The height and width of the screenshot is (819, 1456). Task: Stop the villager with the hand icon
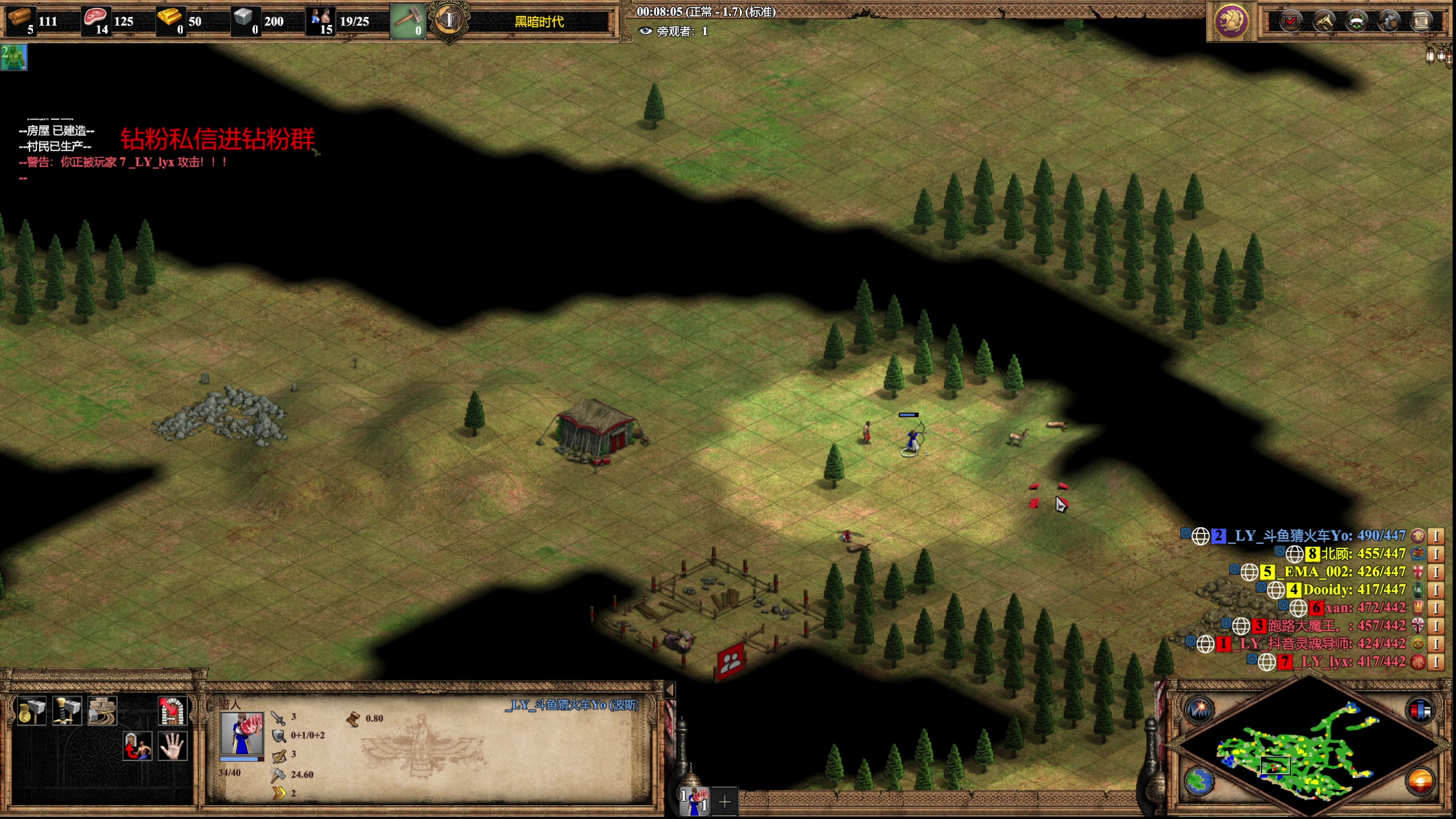172,746
